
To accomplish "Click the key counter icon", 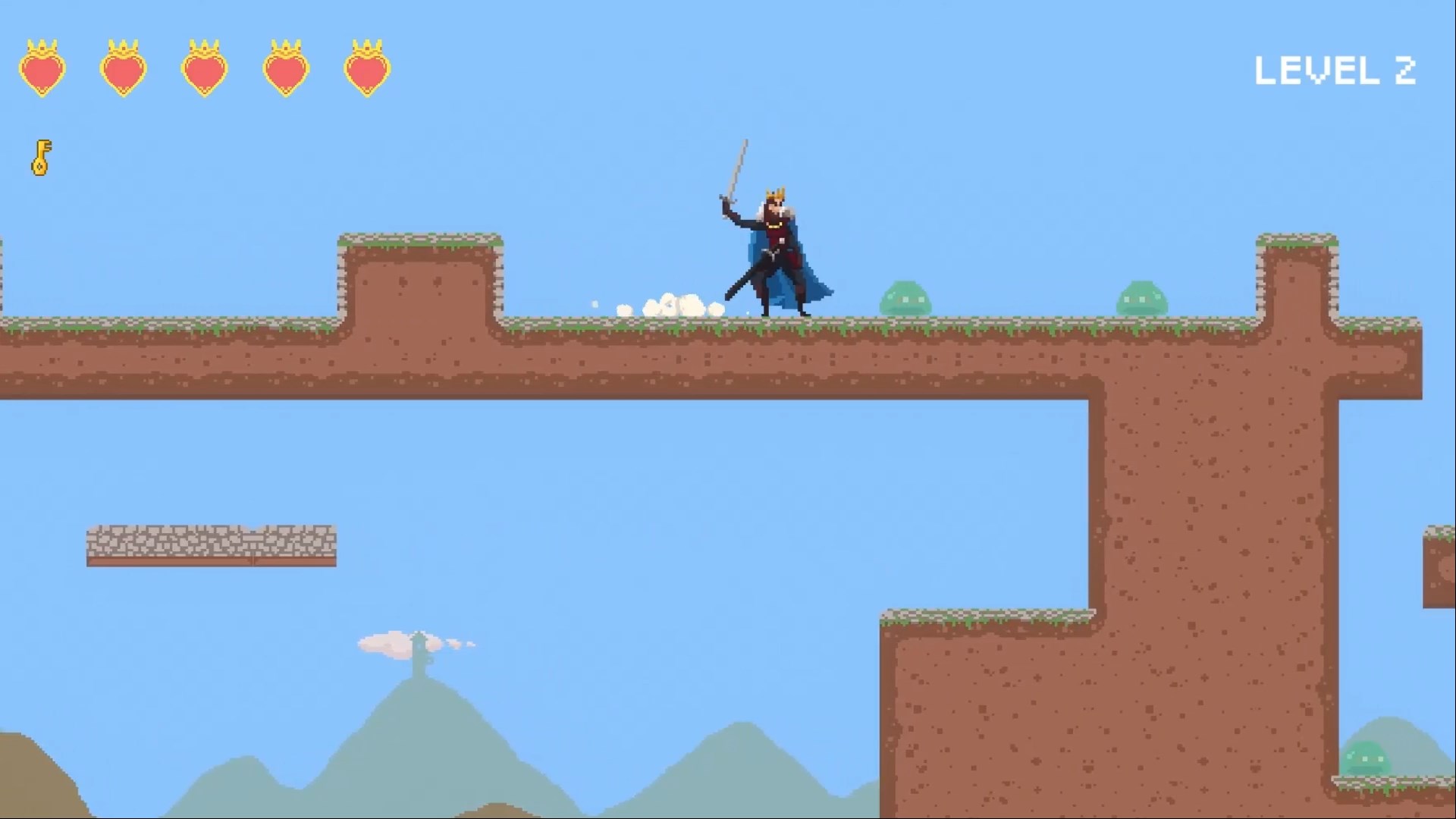I will coord(39,157).
